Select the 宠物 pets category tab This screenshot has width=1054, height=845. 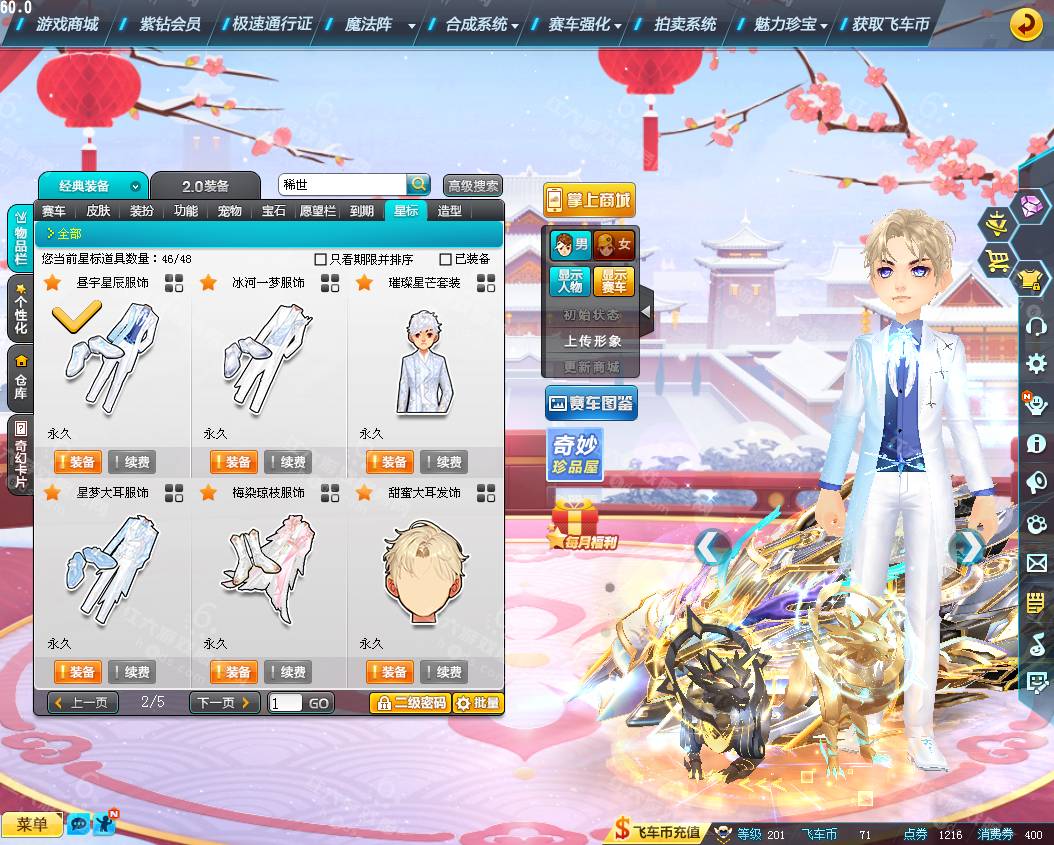(x=230, y=211)
